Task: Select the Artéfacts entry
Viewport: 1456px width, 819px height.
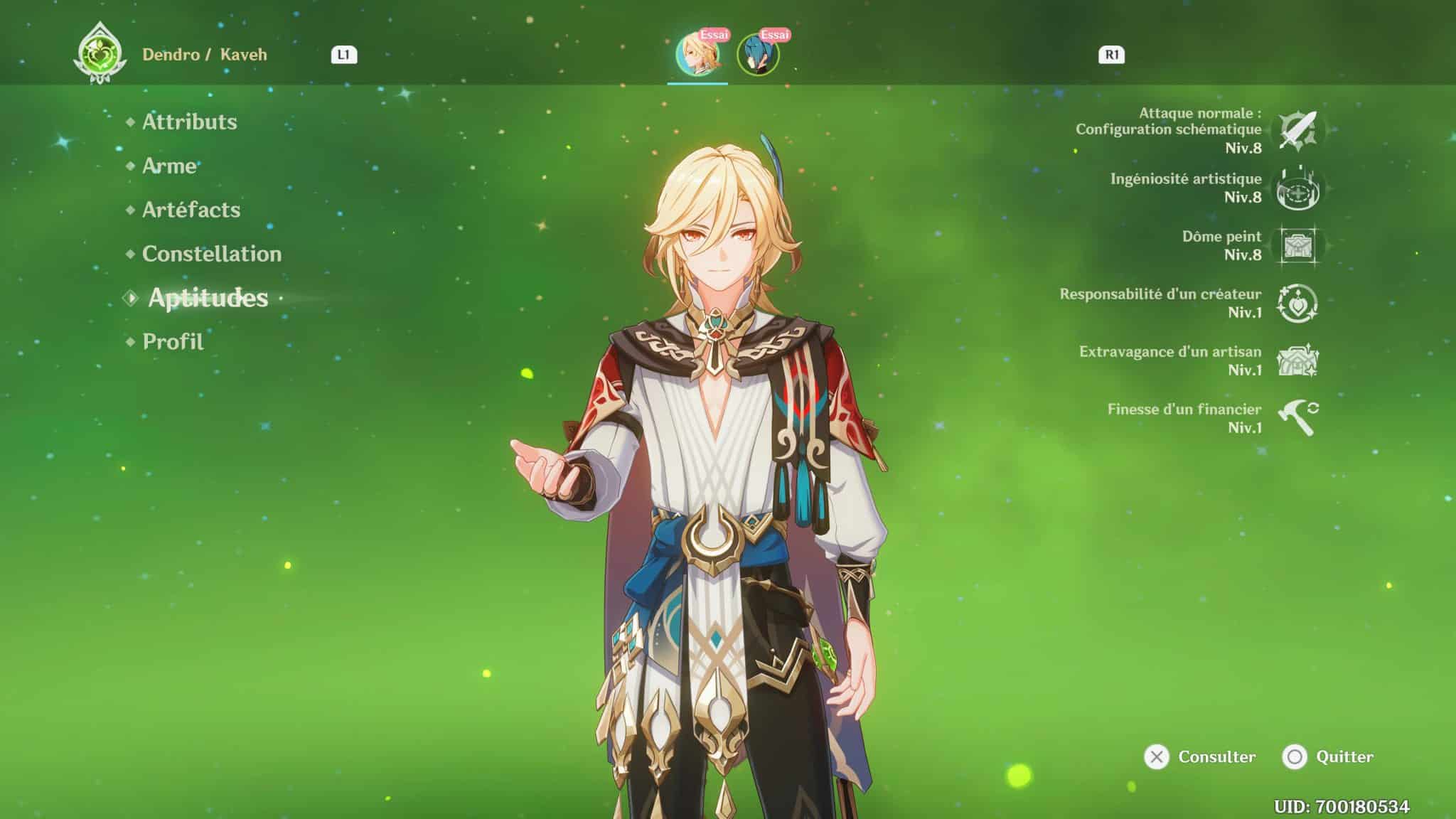Action: [191, 210]
